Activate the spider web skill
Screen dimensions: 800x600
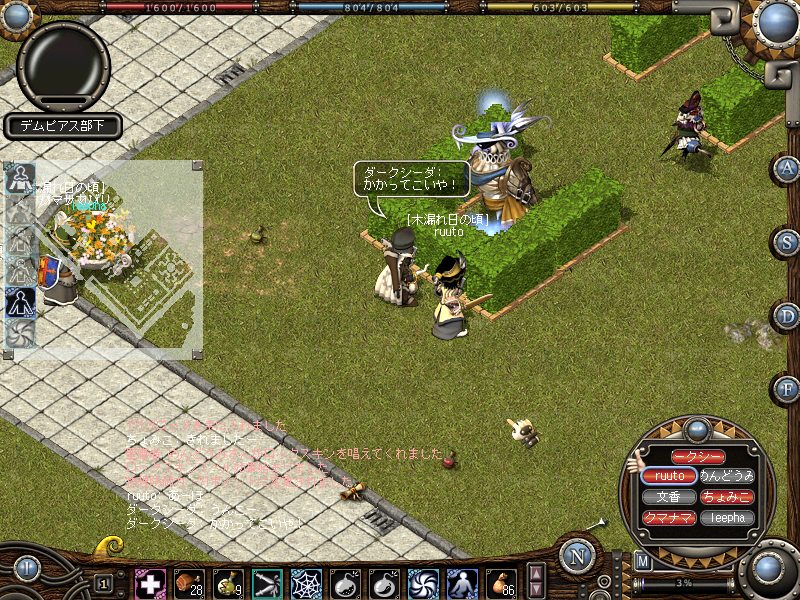coord(306,582)
